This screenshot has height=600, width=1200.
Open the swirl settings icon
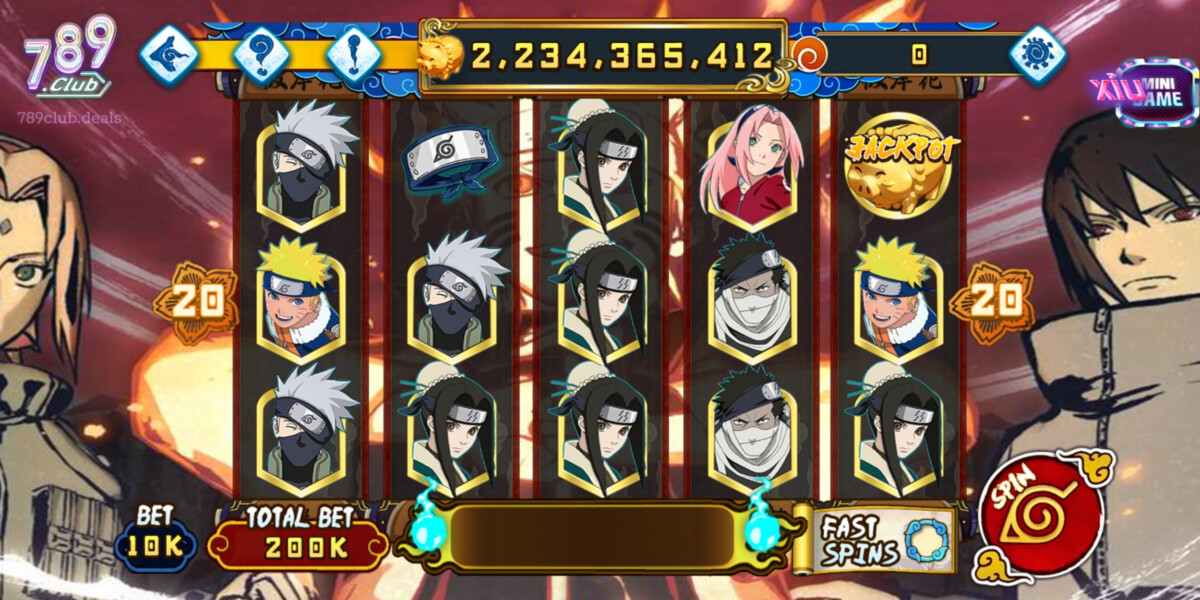[x=1036, y=53]
